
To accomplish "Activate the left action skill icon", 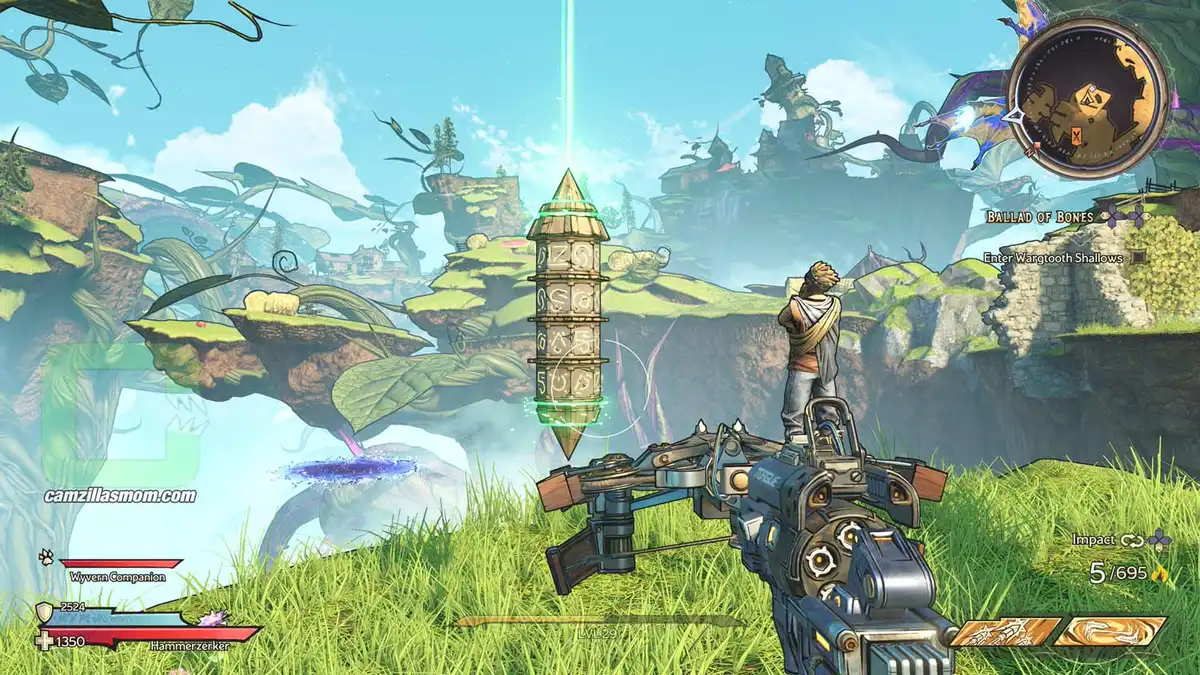I will pyautogui.click(x=1005, y=632).
